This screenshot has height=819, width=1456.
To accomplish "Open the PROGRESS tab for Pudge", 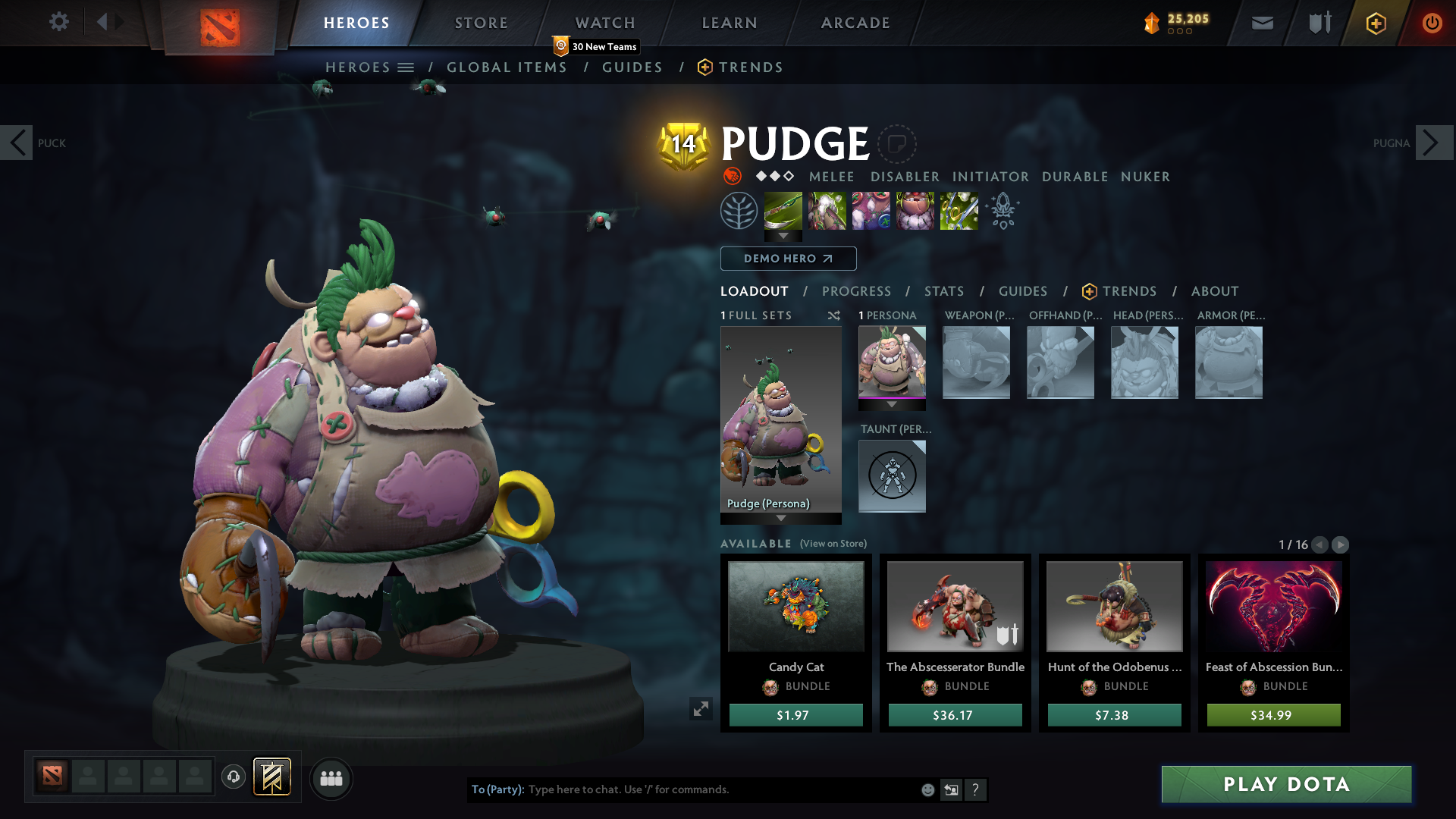I will click(x=857, y=291).
